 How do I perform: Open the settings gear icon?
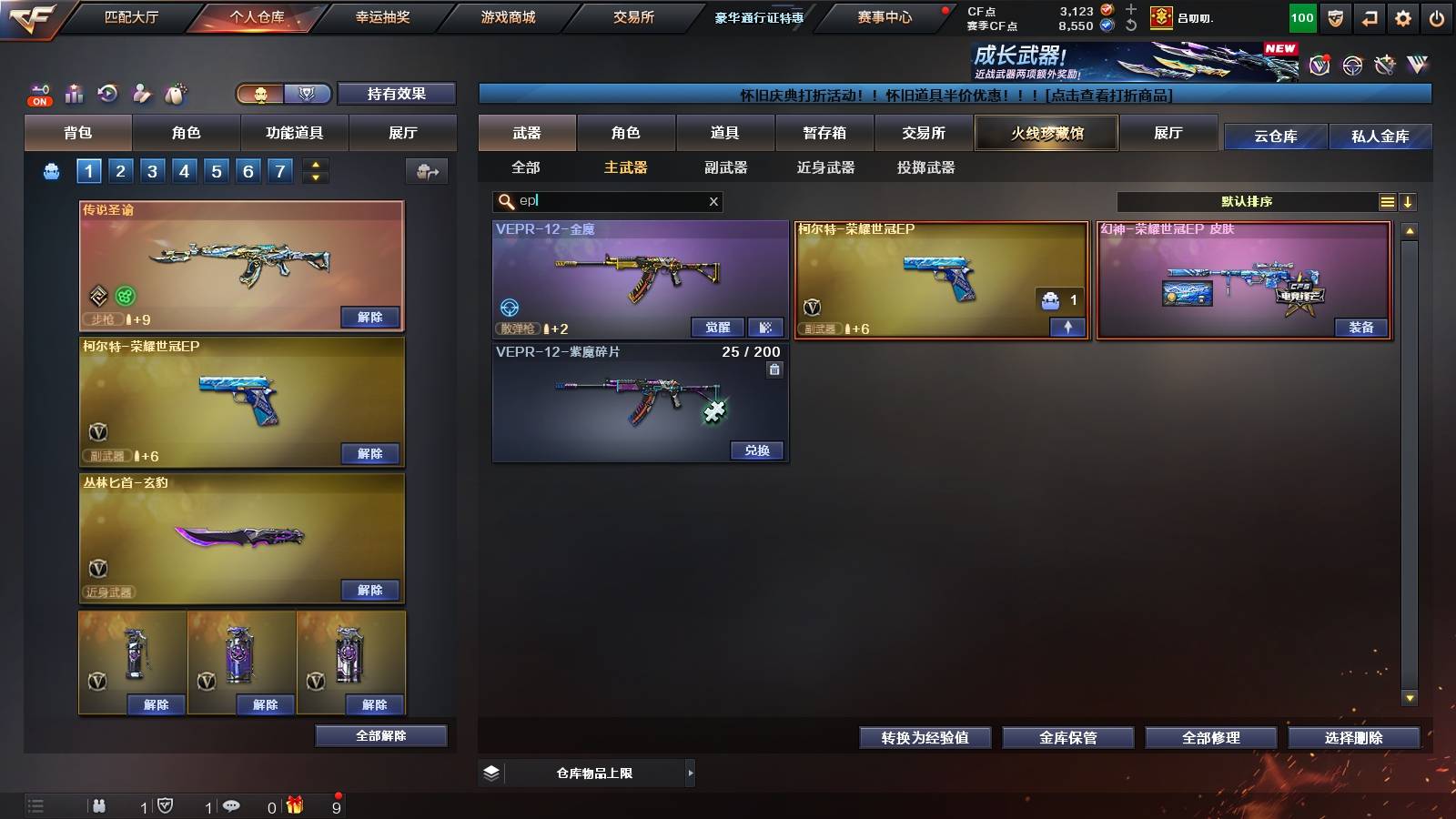click(1403, 17)
